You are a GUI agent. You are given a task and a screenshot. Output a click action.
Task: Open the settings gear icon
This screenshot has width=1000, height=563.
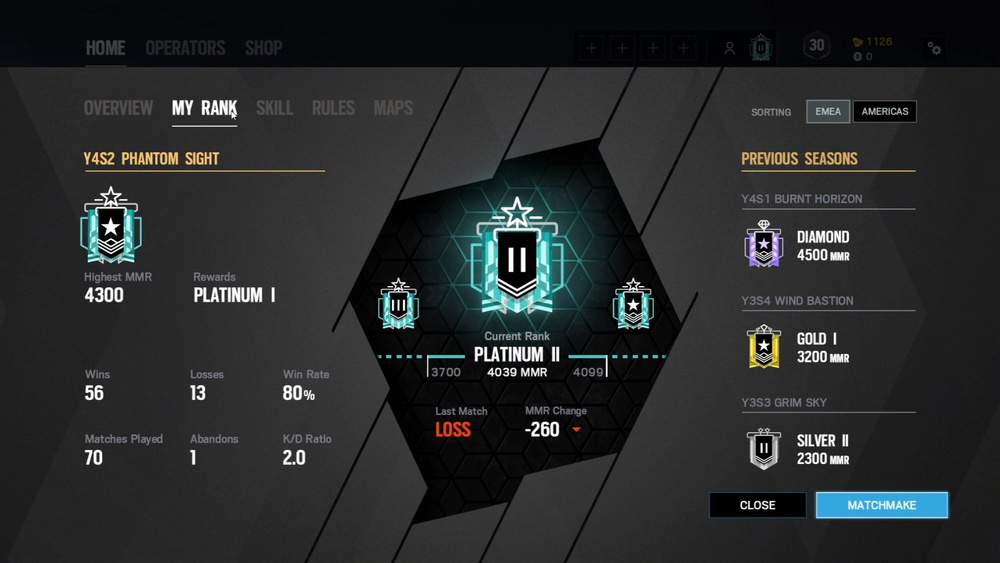coord(934,48)
